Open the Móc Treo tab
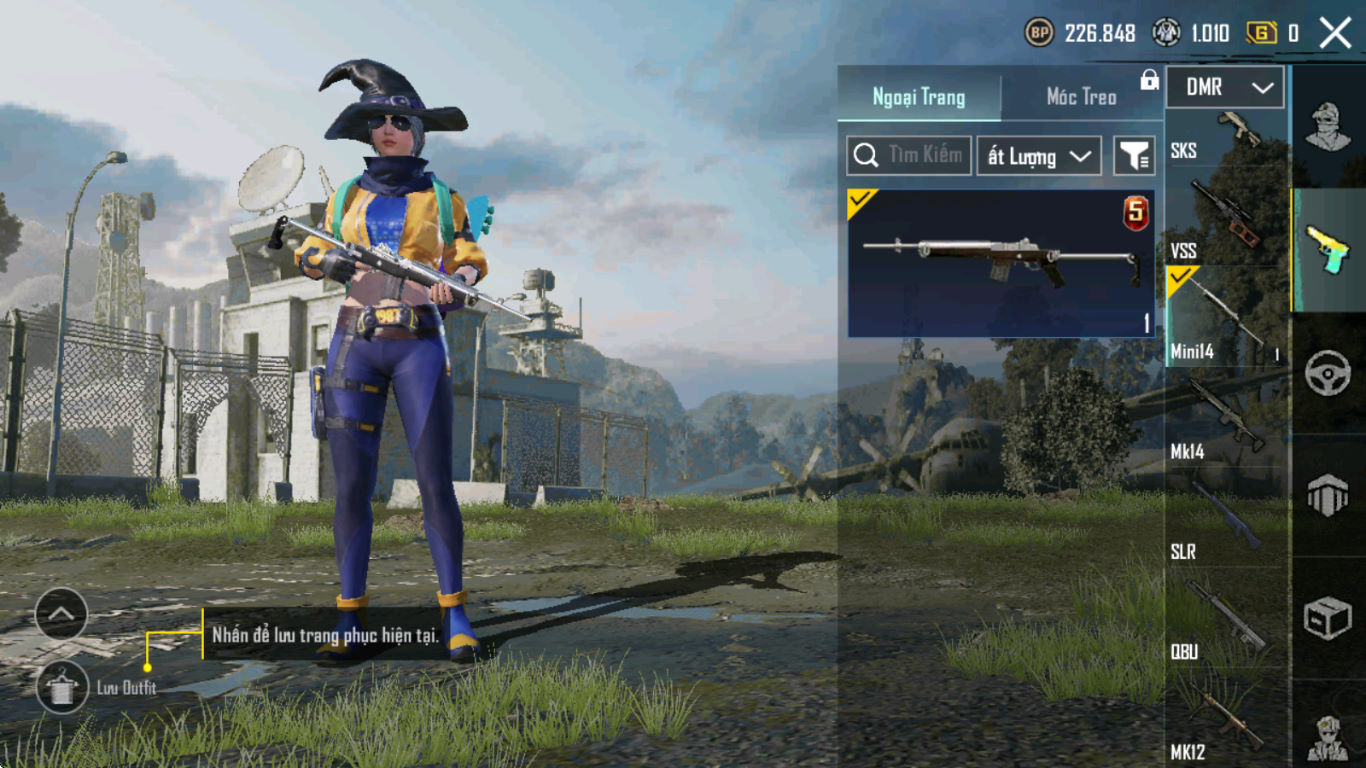Viewport: 1366px width, 768px height. tap(1081, 97)
